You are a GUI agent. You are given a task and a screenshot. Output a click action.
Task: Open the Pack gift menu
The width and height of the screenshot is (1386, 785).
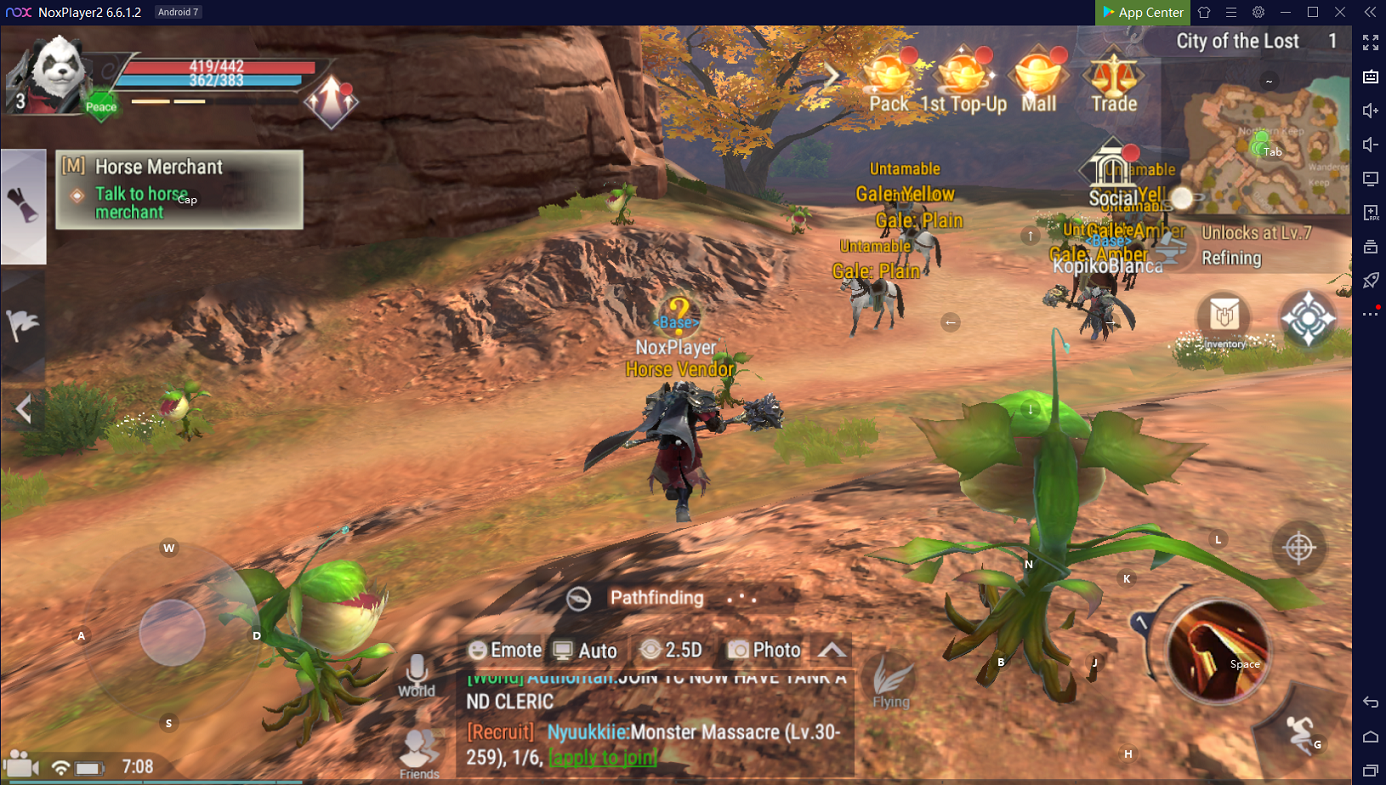[x=888, y=79]
